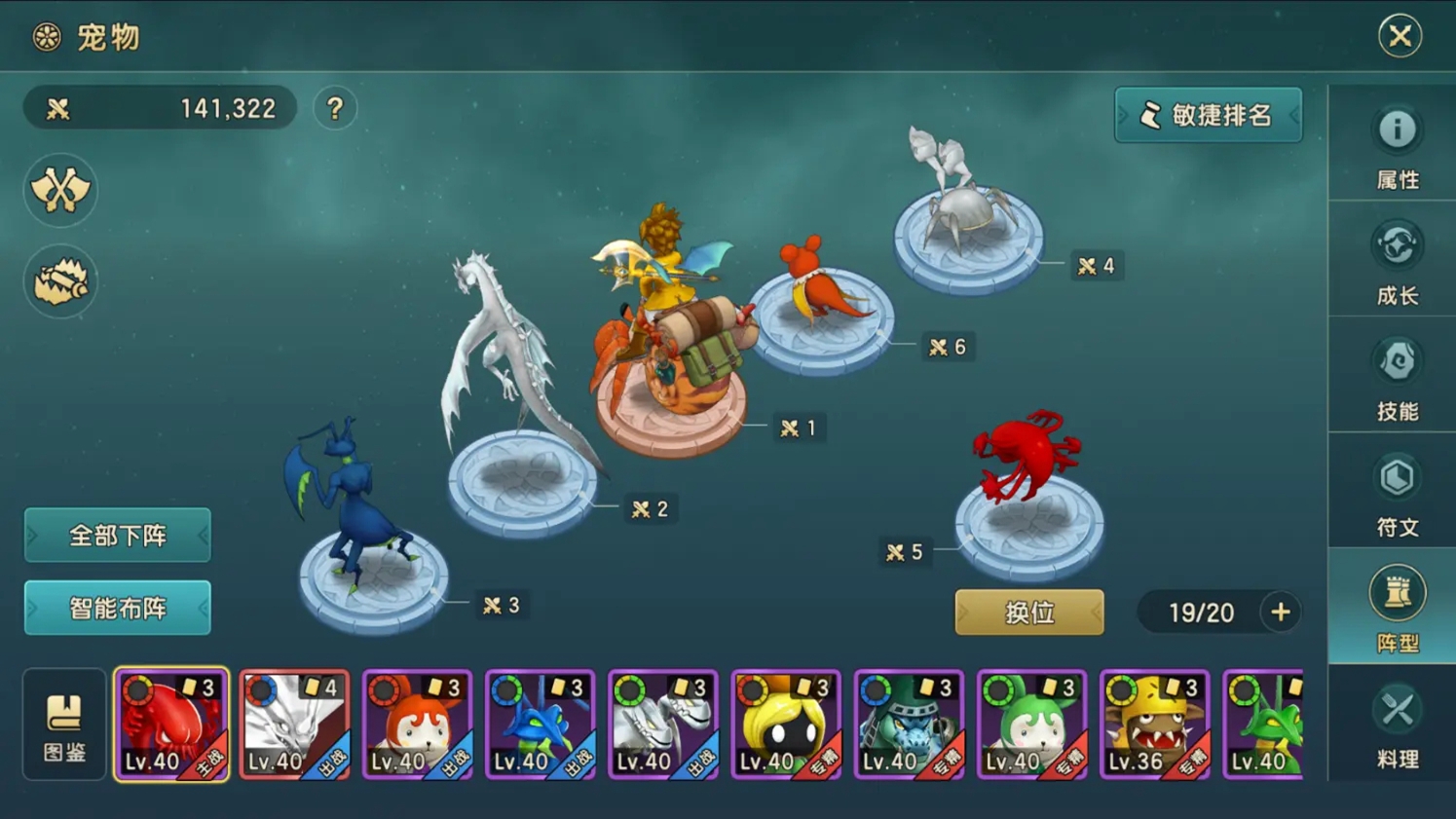Click the 换位 swap position button

tap(1028, 613)
